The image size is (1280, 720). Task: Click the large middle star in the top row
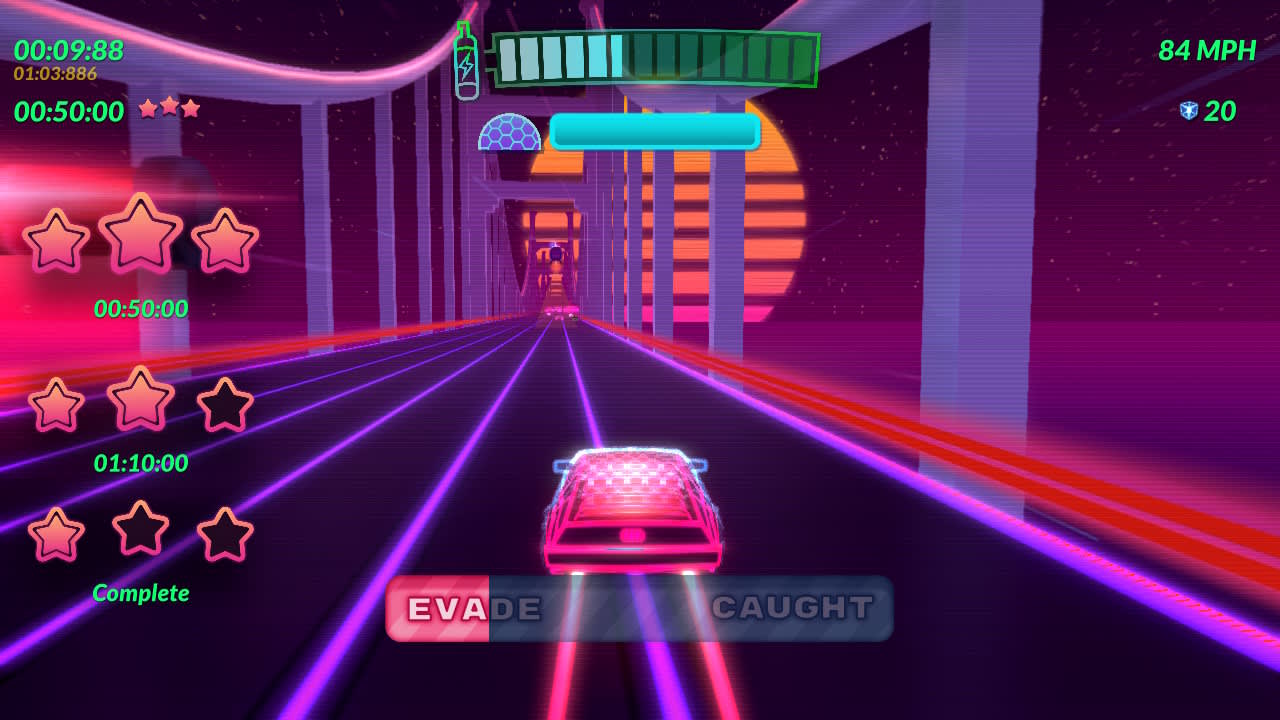pos(140,237)
